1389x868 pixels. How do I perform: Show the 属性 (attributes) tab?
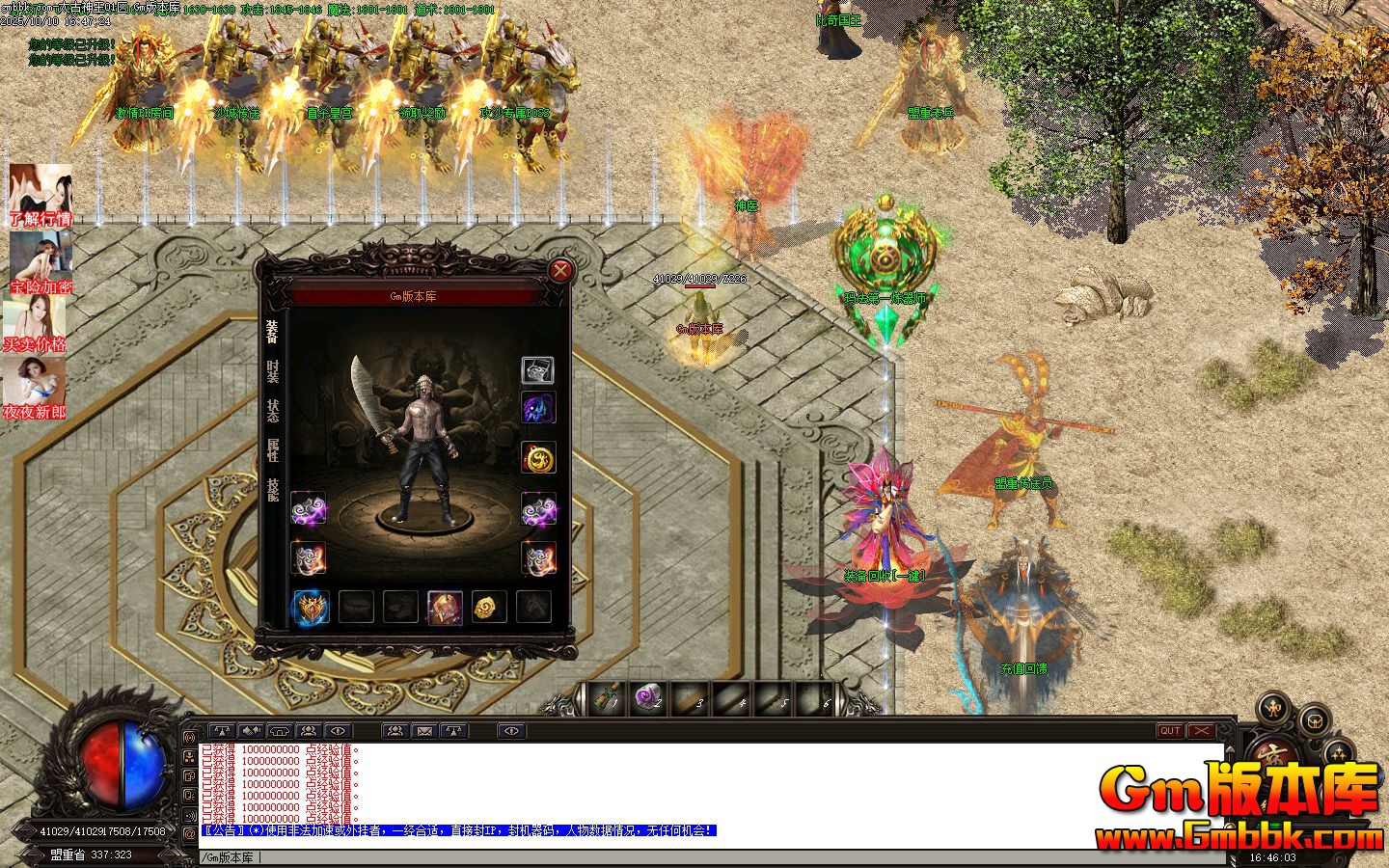(273, 450)
